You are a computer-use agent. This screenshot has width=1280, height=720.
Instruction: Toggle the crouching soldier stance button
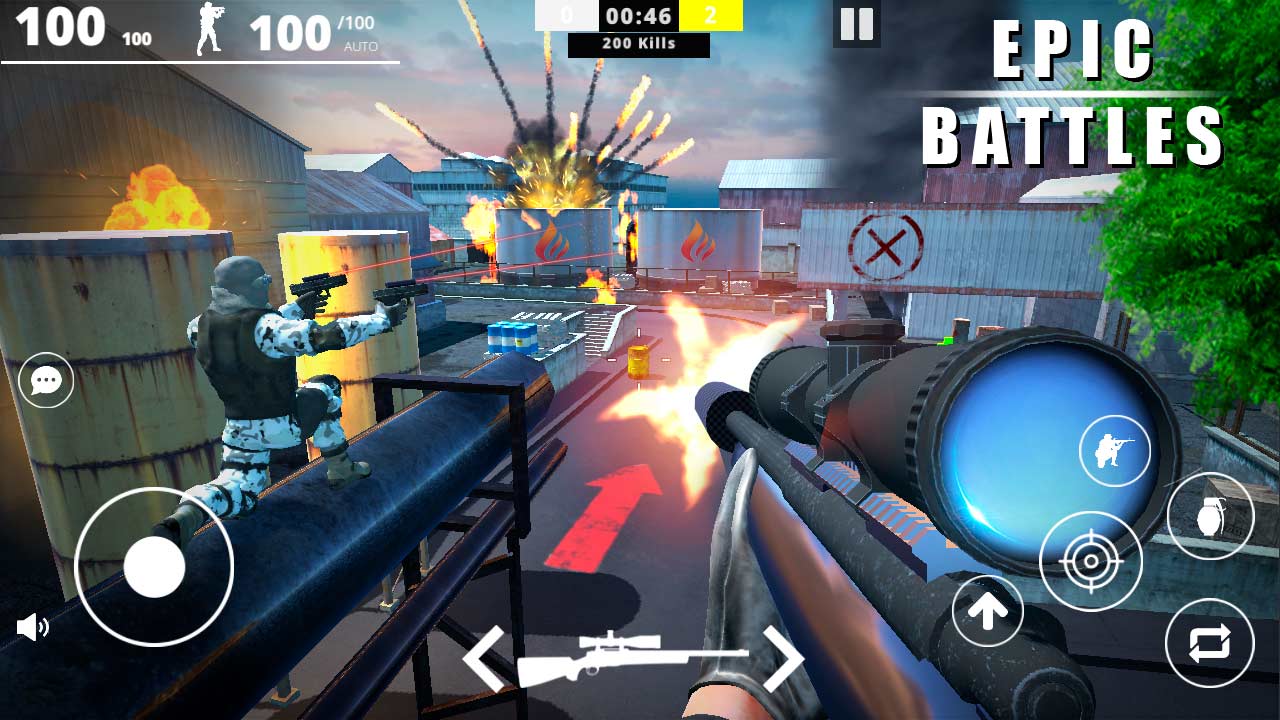1115,451
